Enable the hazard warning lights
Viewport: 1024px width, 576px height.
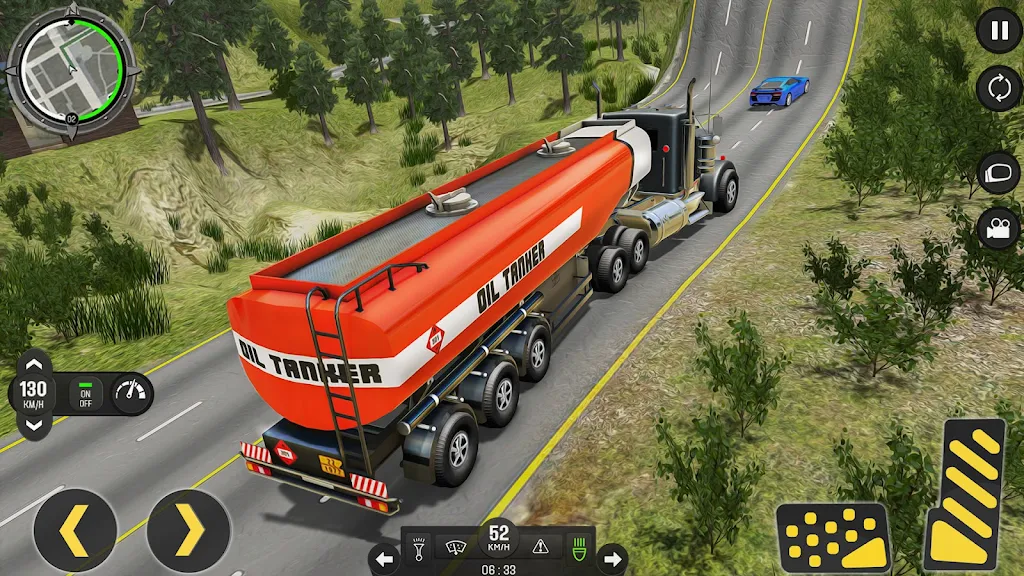(x=540, y=547)
